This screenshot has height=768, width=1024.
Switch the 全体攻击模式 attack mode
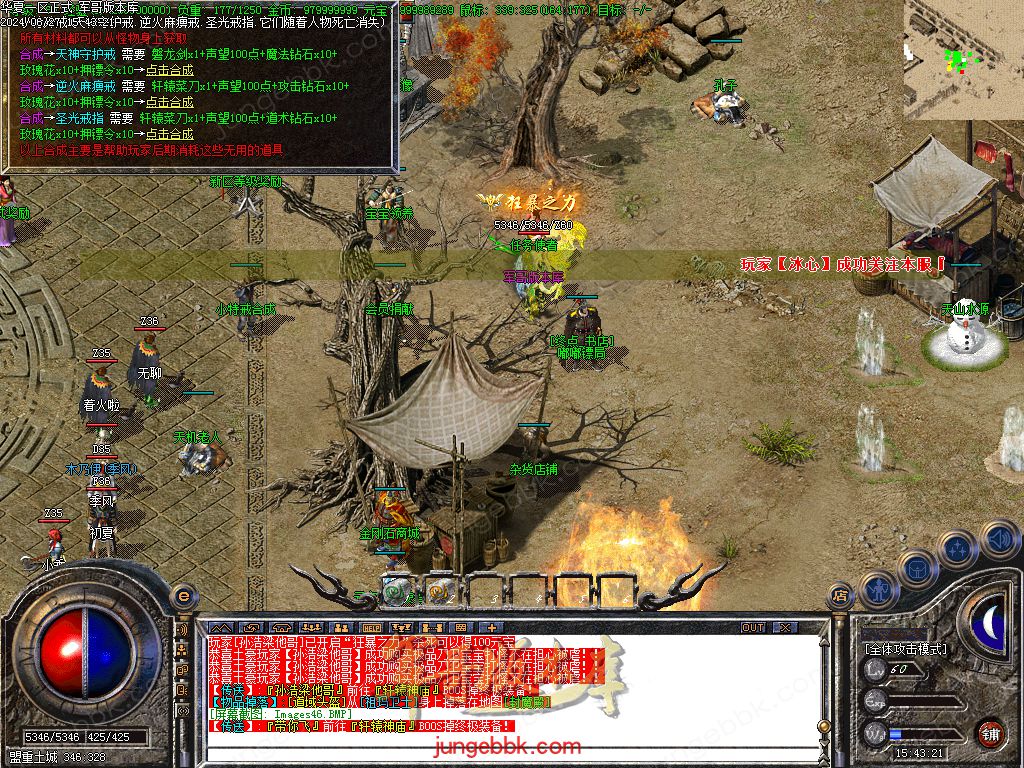click(905, 649)
